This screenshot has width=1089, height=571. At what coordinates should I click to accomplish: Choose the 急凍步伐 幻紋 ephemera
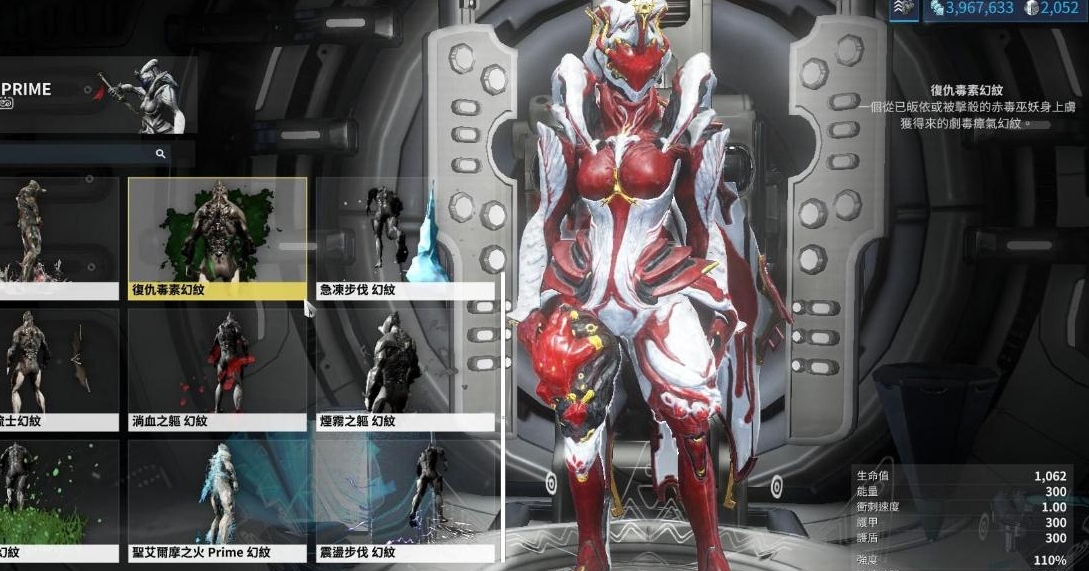(406, 238)
